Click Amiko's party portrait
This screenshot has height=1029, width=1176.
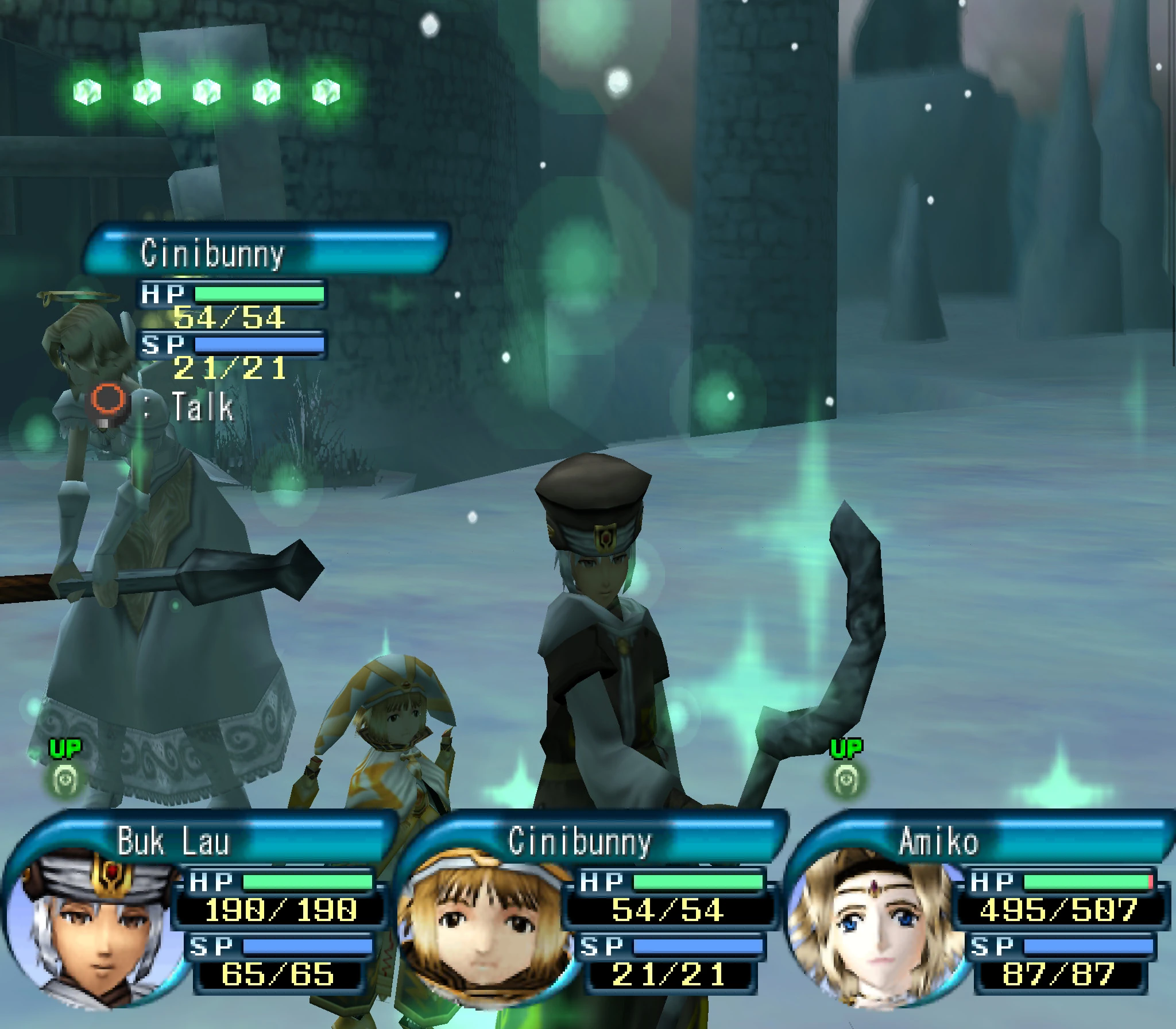(x=876, y=924)
